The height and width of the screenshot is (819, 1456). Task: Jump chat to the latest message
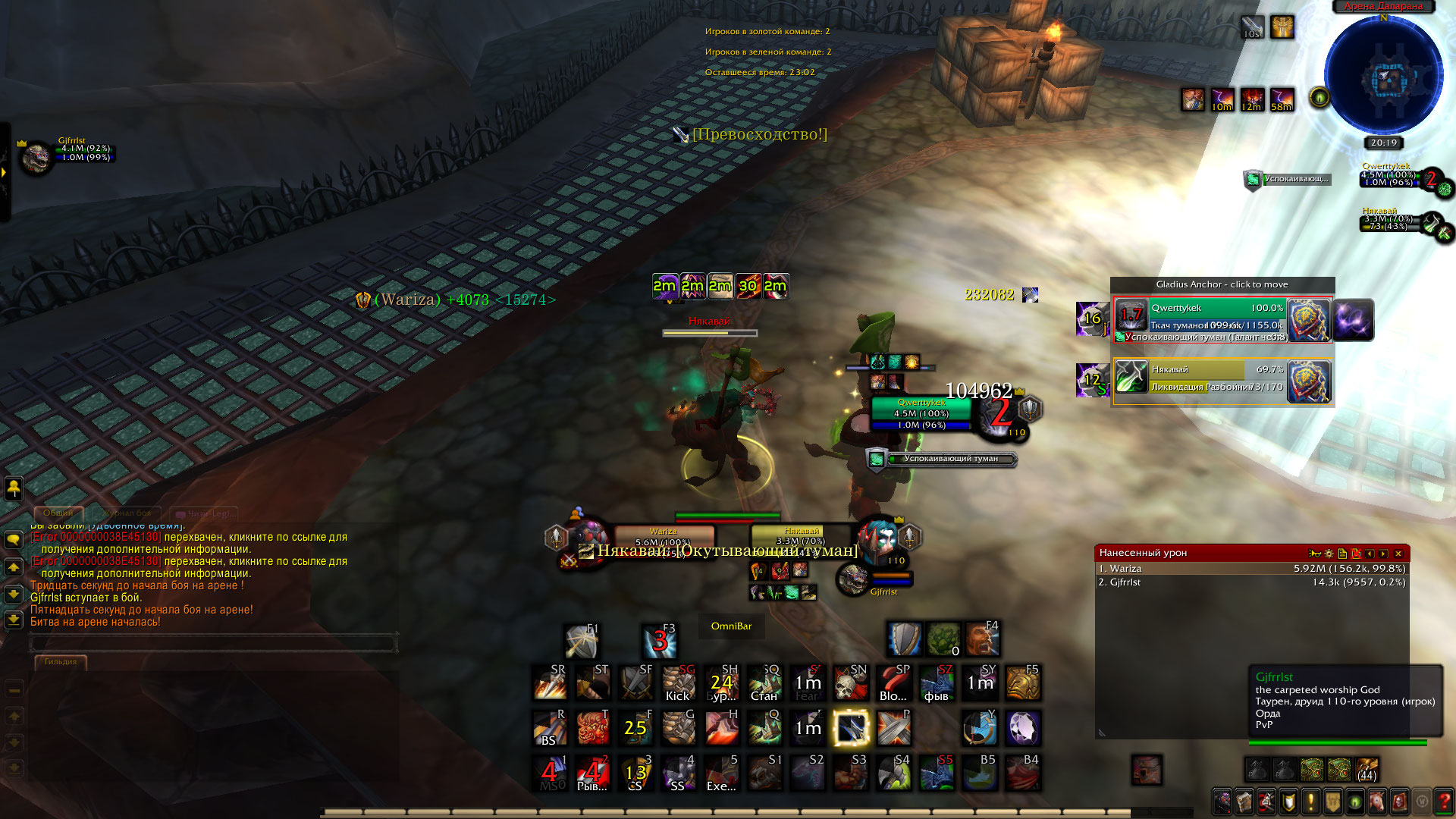click(14, 620)
